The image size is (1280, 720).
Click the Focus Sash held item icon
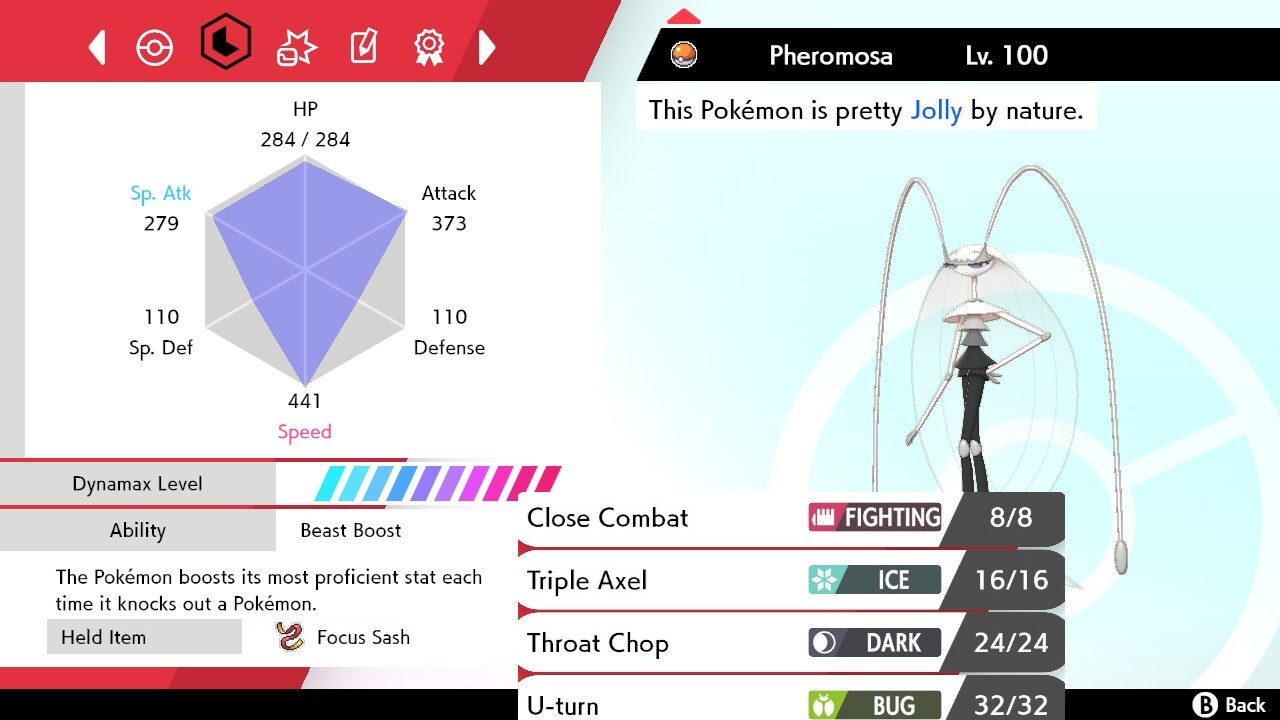[x=291, y=636]
